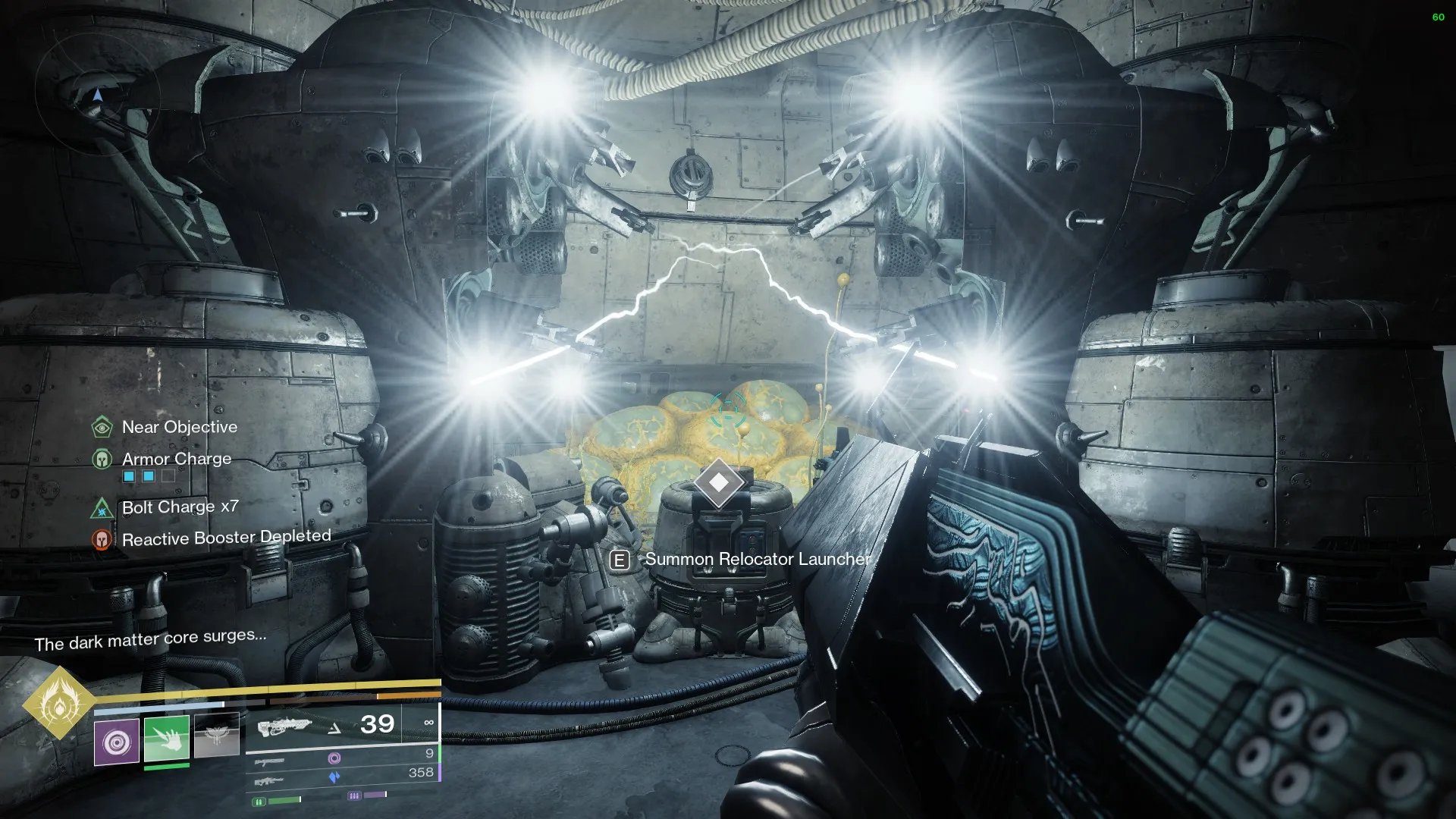1456x819 pixels.
Task: Select the Bolt Charge x7 buff icon
Action: [x=102, y=507]
